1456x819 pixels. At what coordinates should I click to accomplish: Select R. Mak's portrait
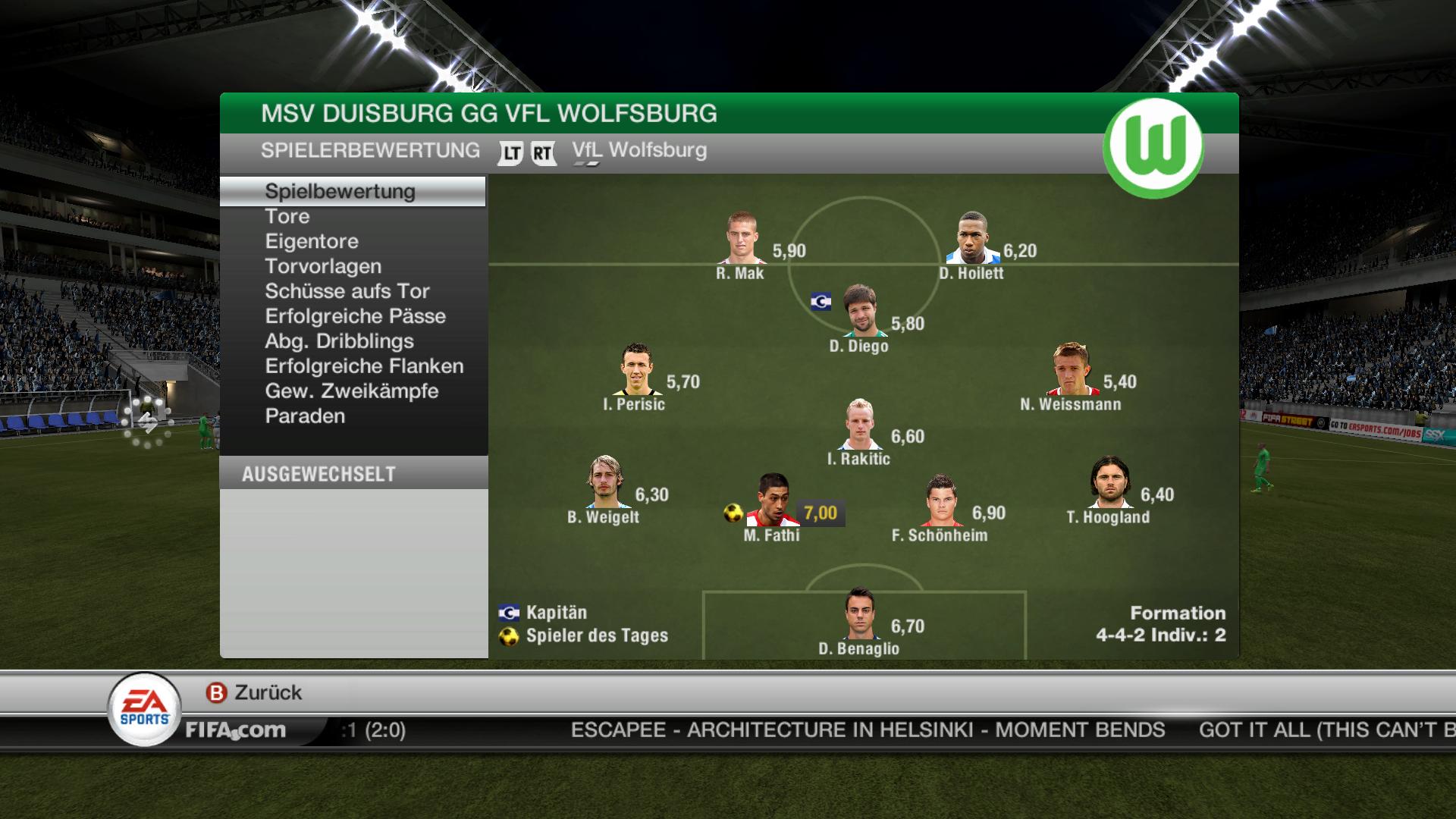click(x=742, y=238)
